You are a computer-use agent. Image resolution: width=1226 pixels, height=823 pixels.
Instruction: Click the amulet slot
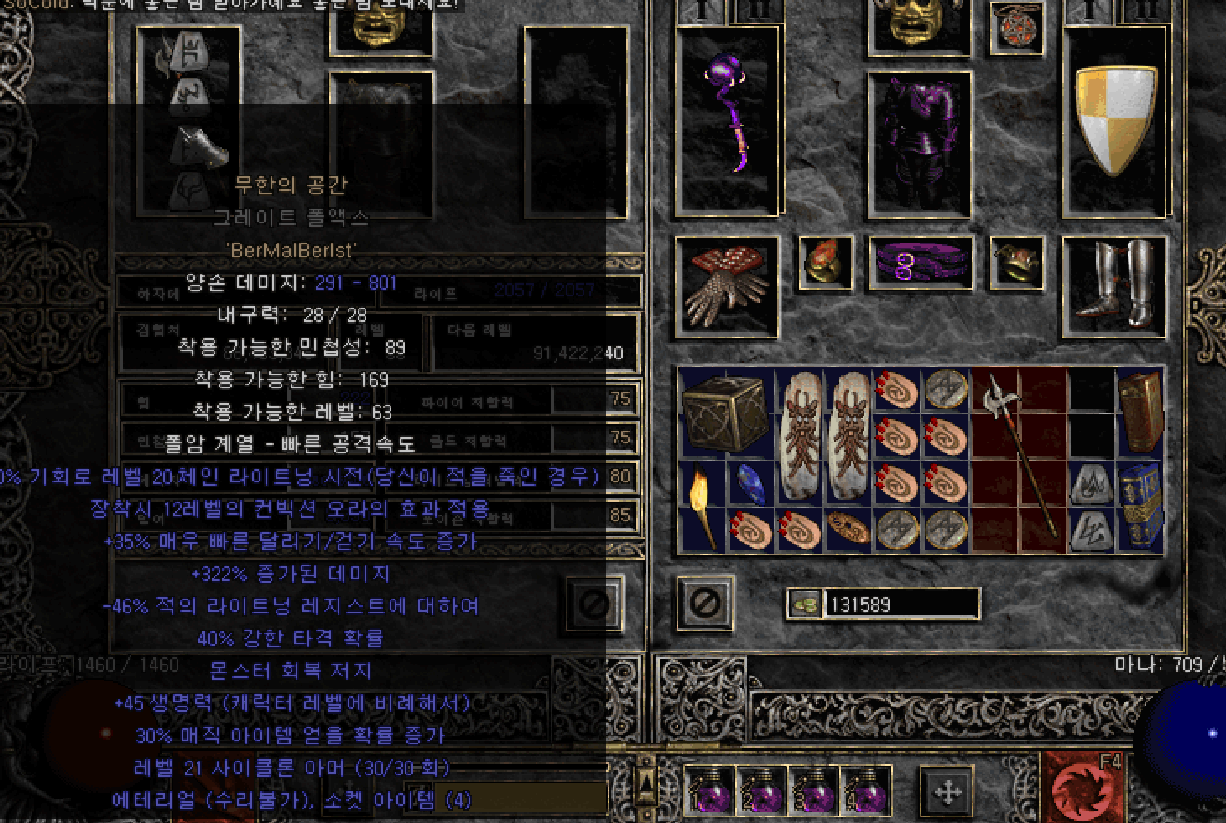pyautogui.click(x=1016, y=28)
